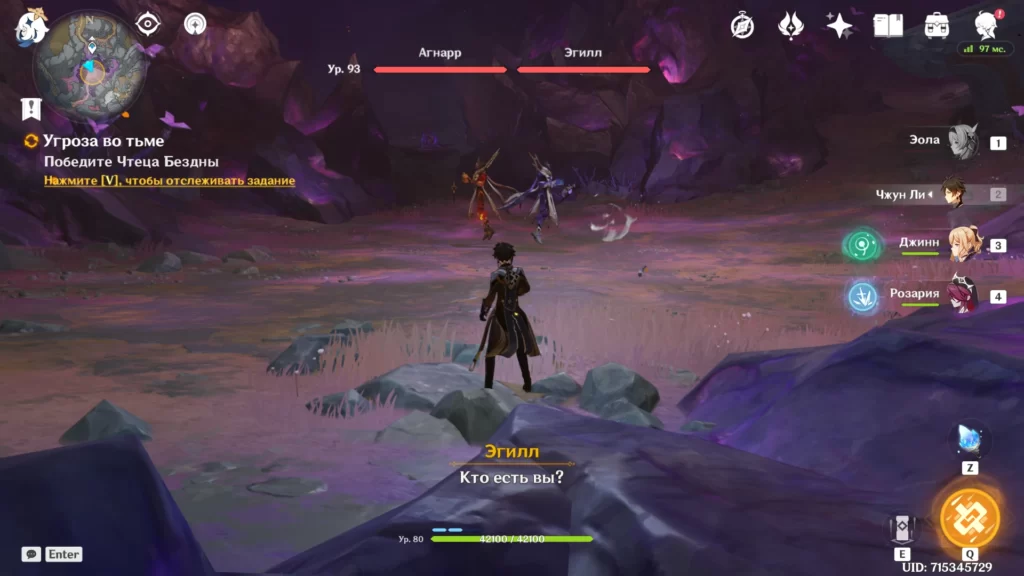The width and height of the screenshot is (1024, 576).
Task: Open the inventory backpack icon
Action: click(x=937, y=26)
